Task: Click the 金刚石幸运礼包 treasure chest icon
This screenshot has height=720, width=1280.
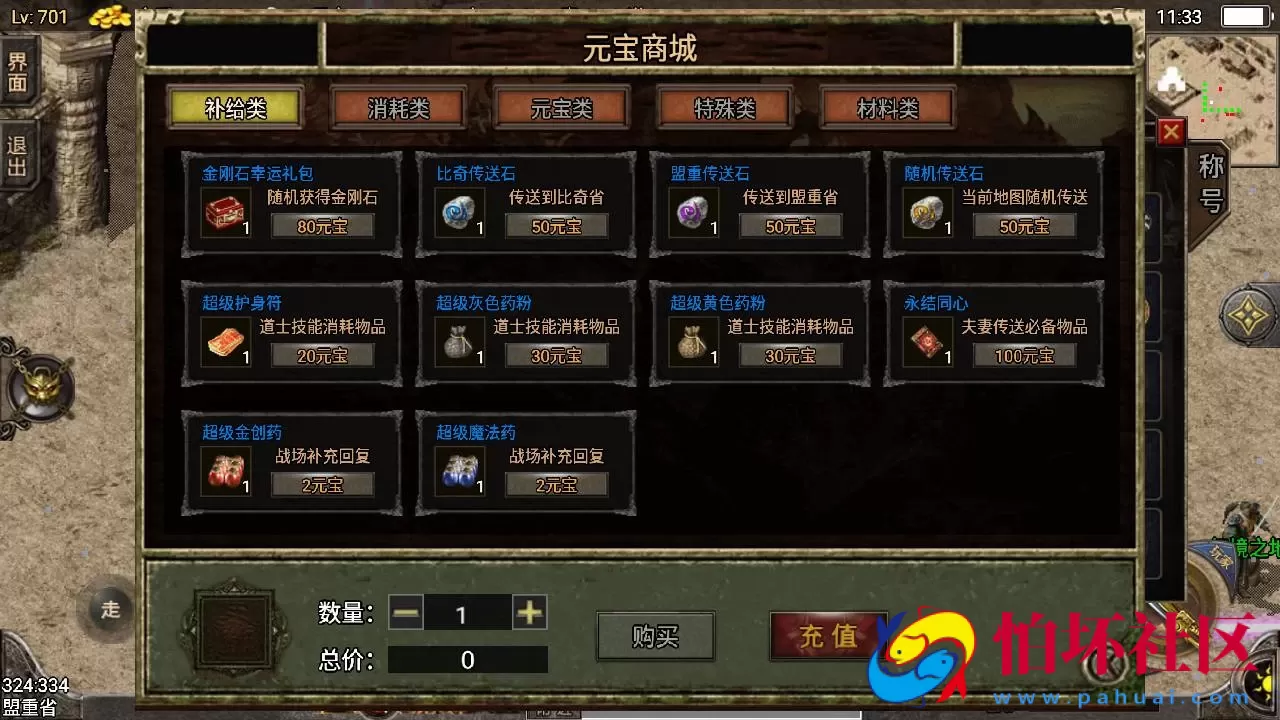Action: click(x=224, y=211)
